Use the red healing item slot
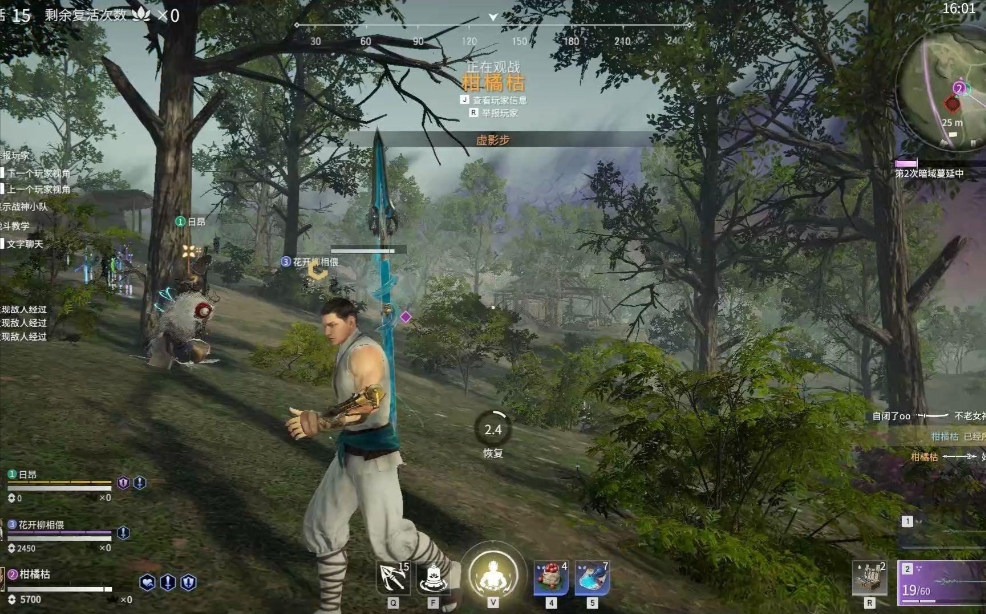 [550, 578]
